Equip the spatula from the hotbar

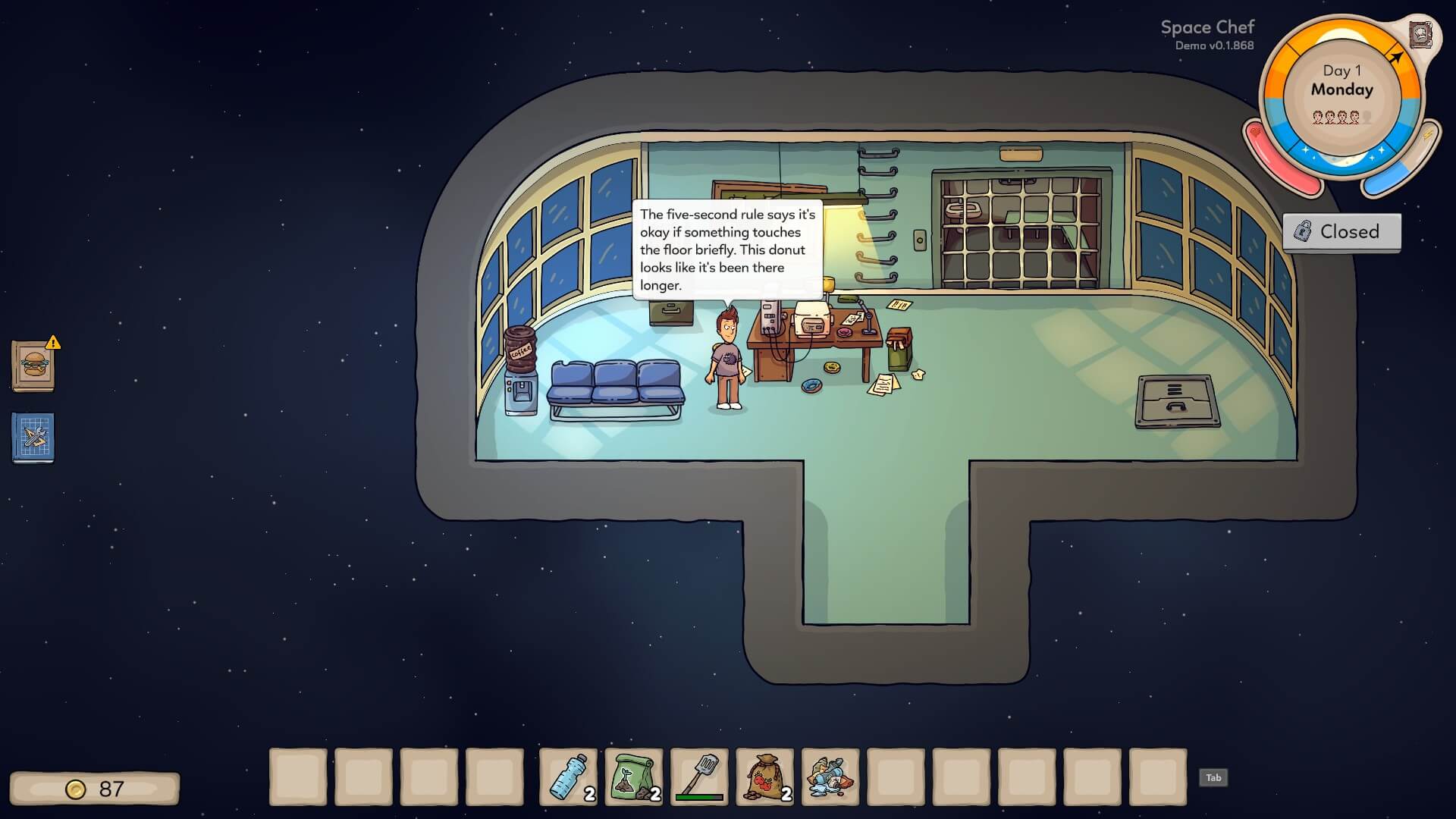pyautogui.click(x=699, y=777)
